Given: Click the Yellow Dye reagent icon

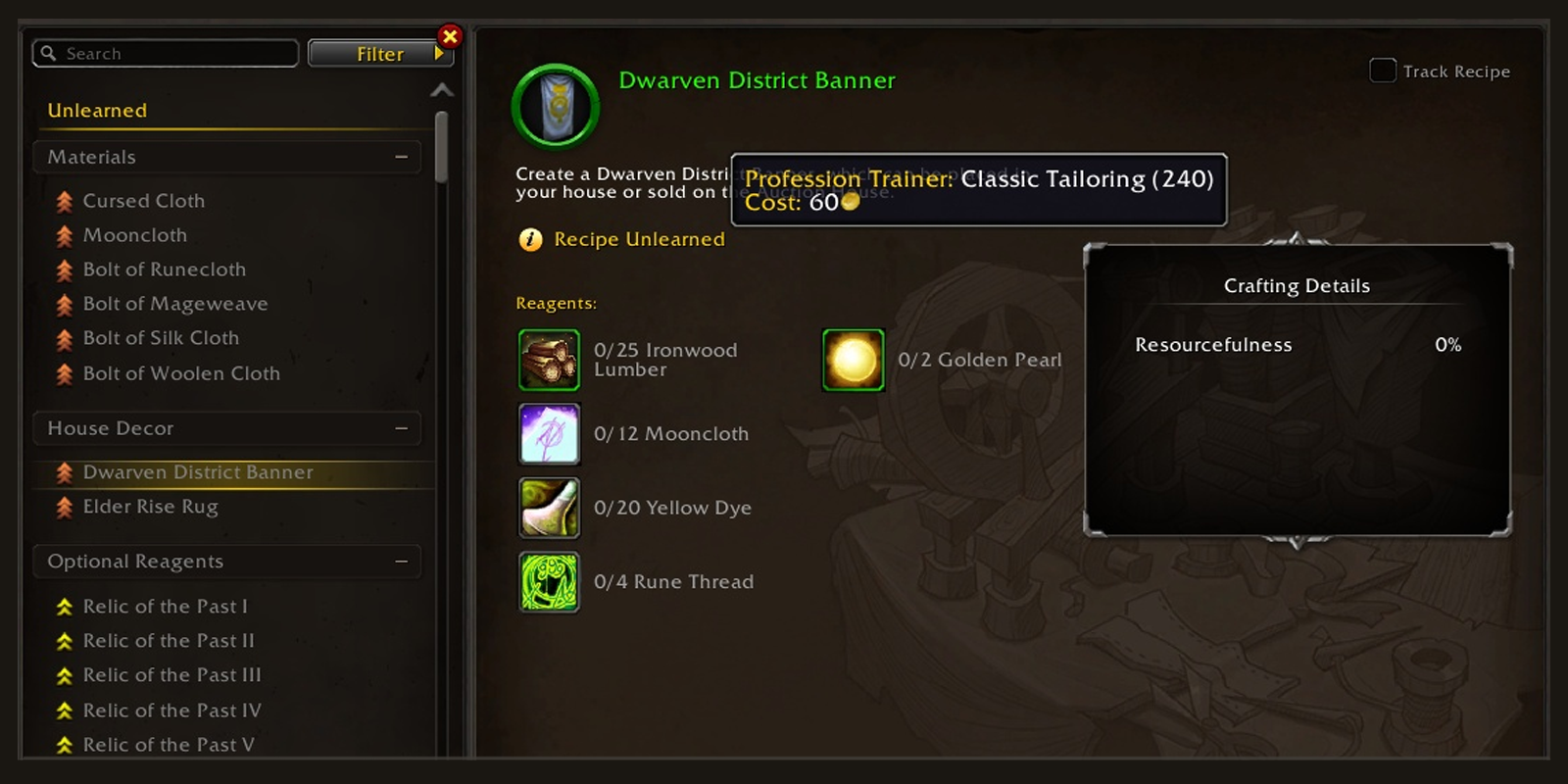Looking at the screenshot, I should (549, 508).
